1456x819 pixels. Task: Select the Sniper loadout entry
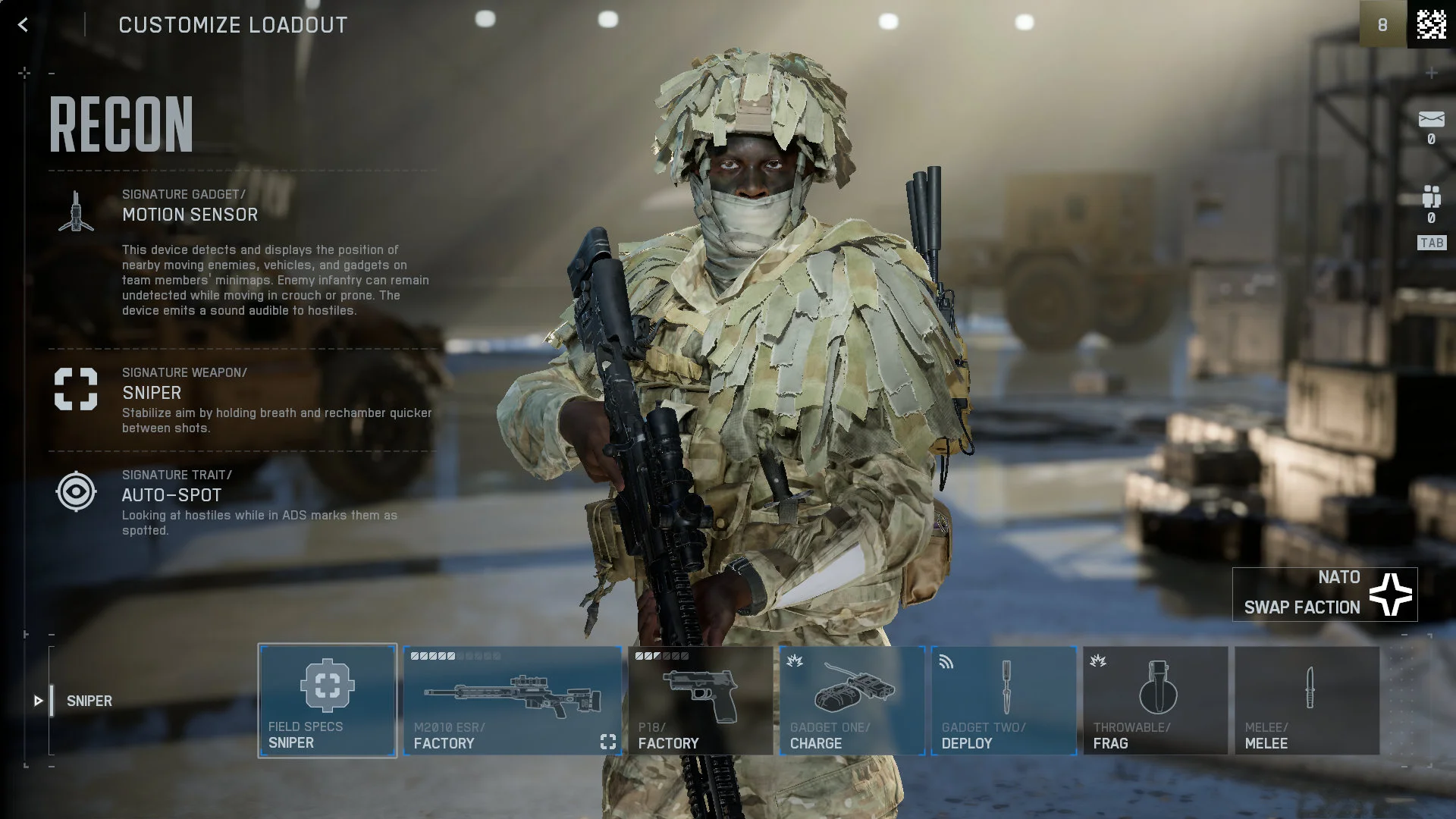click(89, 701)
